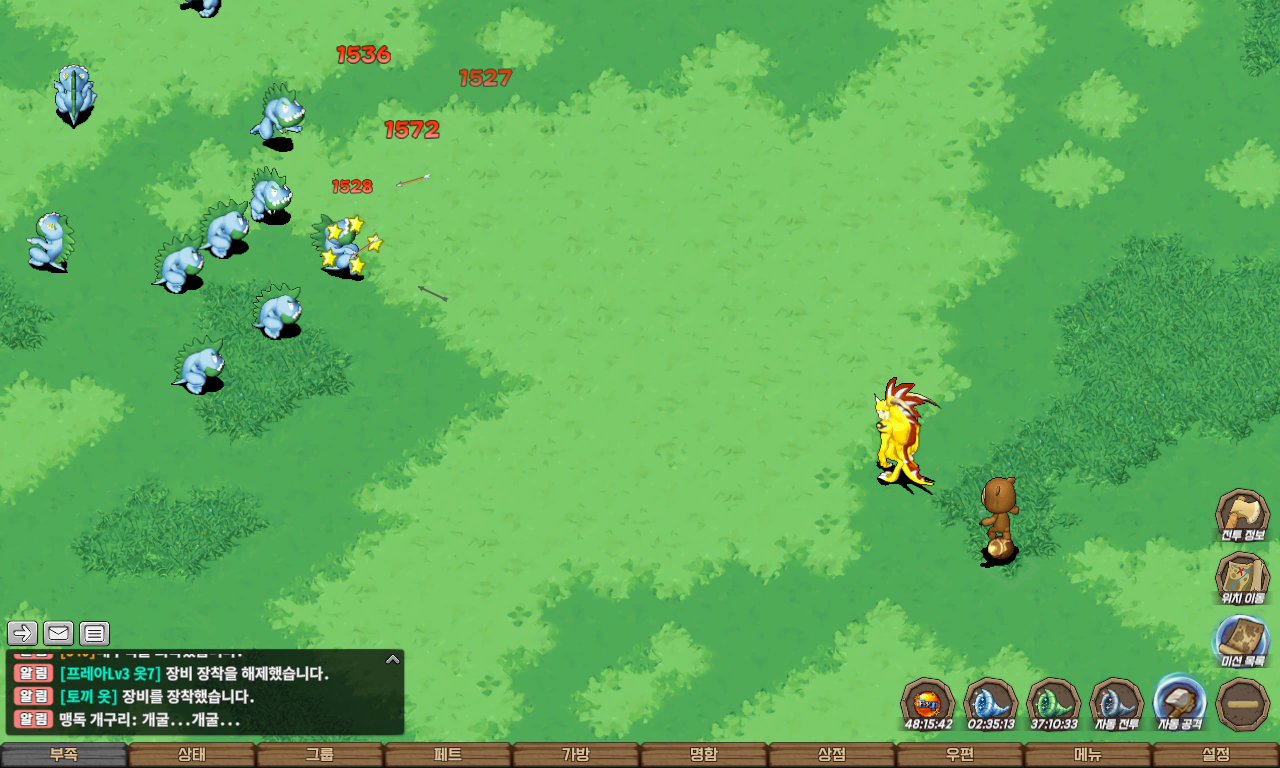Expand the chat log with the up arrow
Viewport: 1280px width, 768px height.
393,659
